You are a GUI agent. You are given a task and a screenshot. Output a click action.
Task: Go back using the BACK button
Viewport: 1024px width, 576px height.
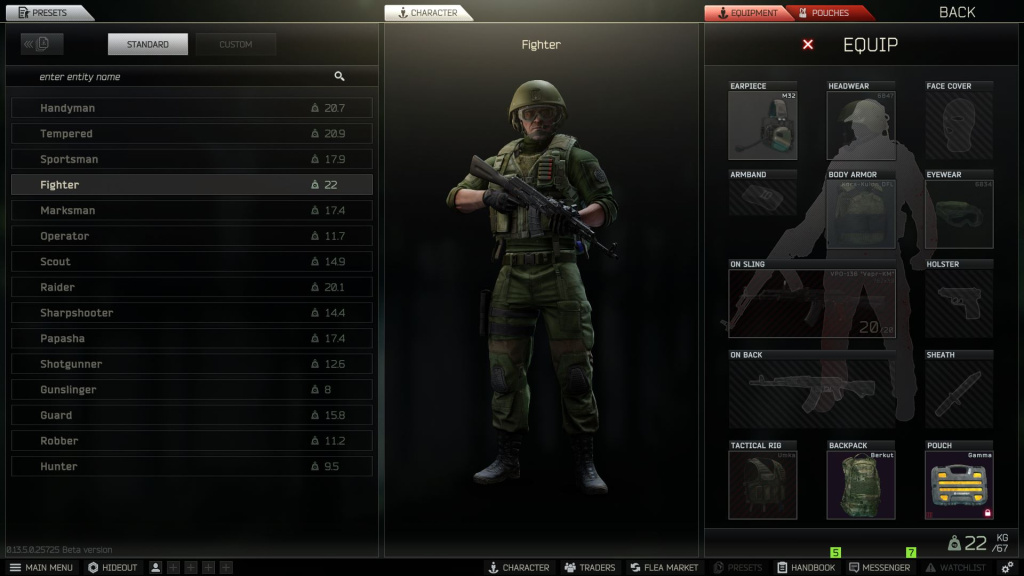(956, 13)
